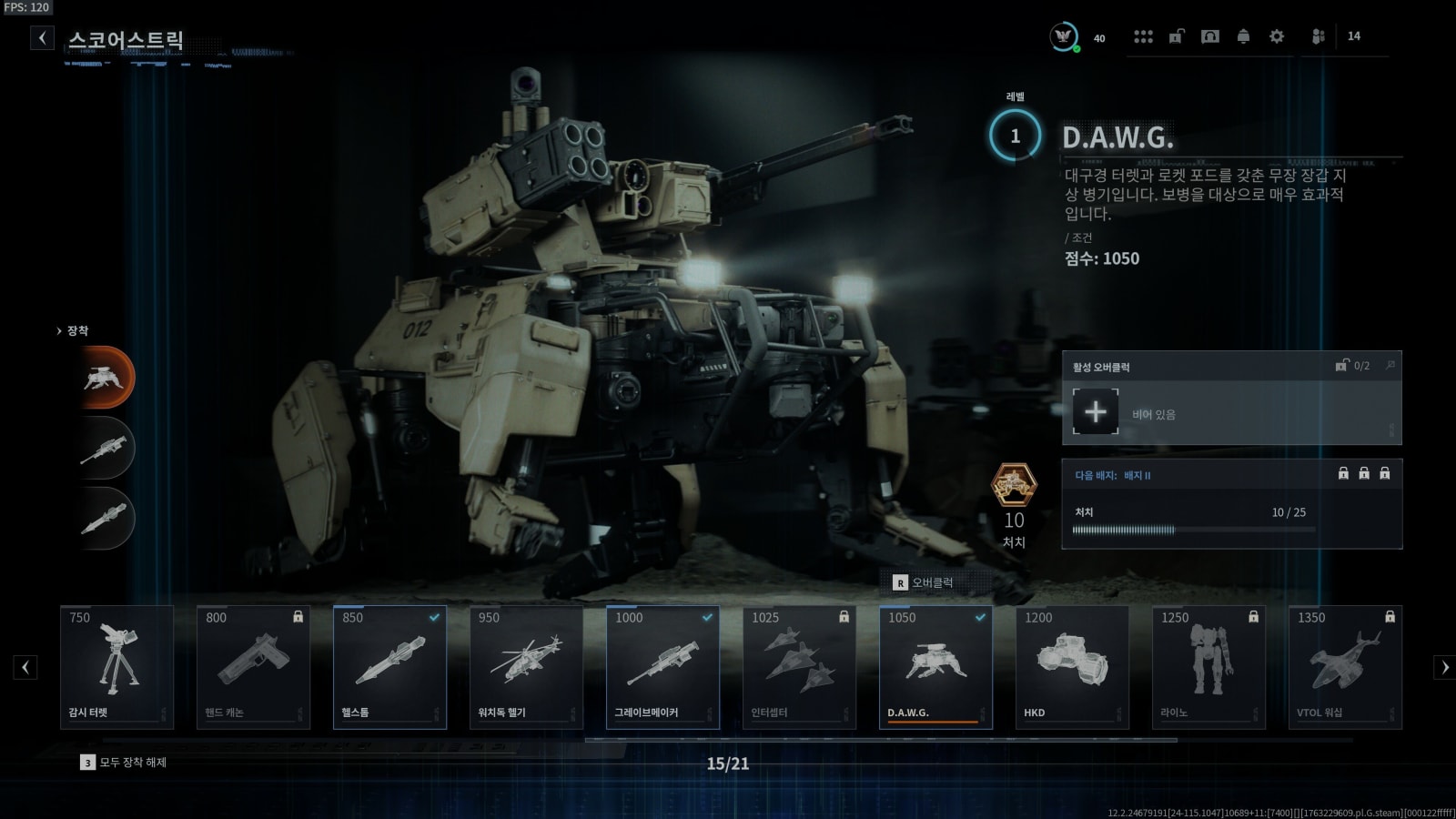Open the notifications bell
1456x819 pixels.
(x=1243, y=36)
